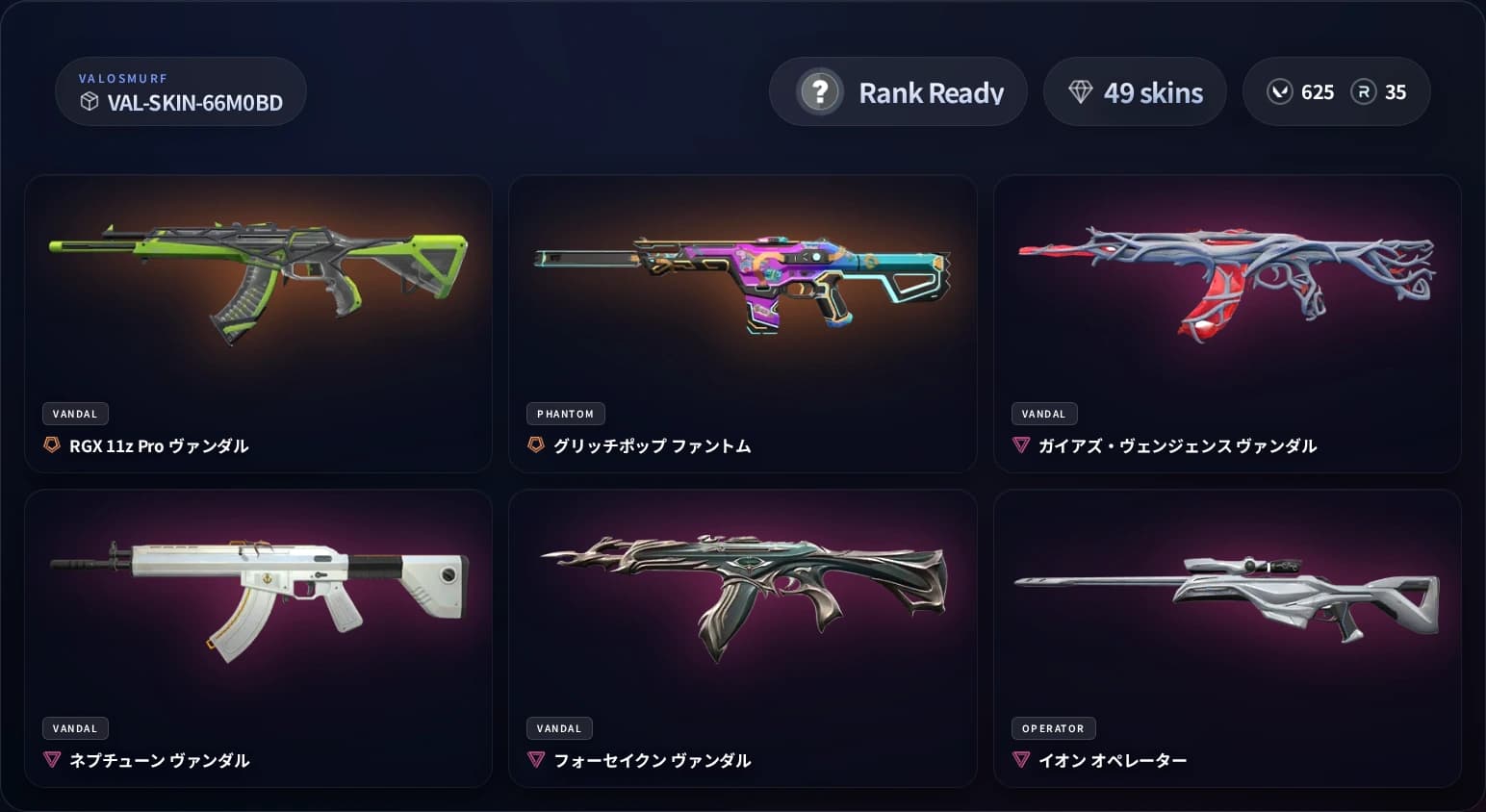Click the Rank Ready button
1486x812 pixels.
click(898, 91)
